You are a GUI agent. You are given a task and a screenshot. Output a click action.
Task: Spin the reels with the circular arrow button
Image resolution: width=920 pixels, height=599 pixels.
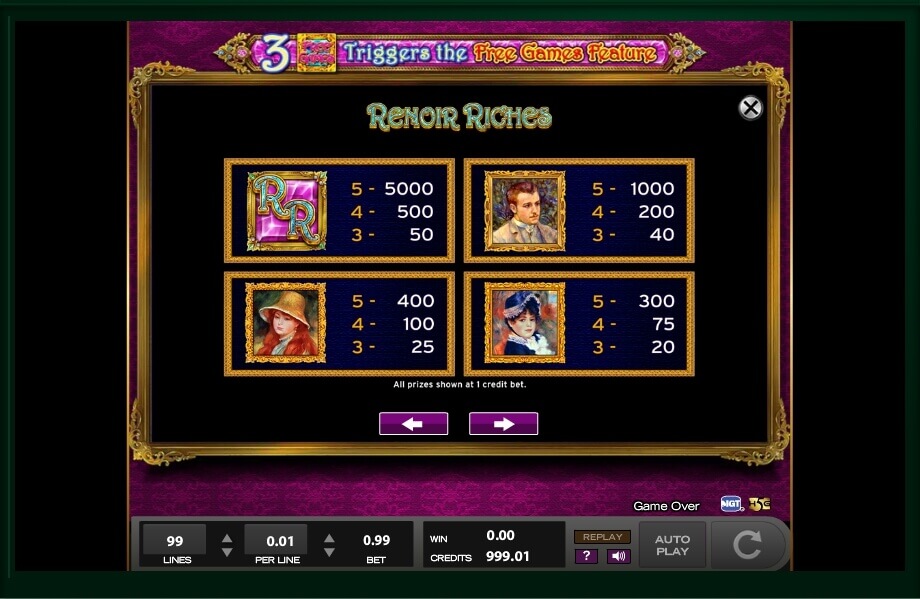coord(747,545)
